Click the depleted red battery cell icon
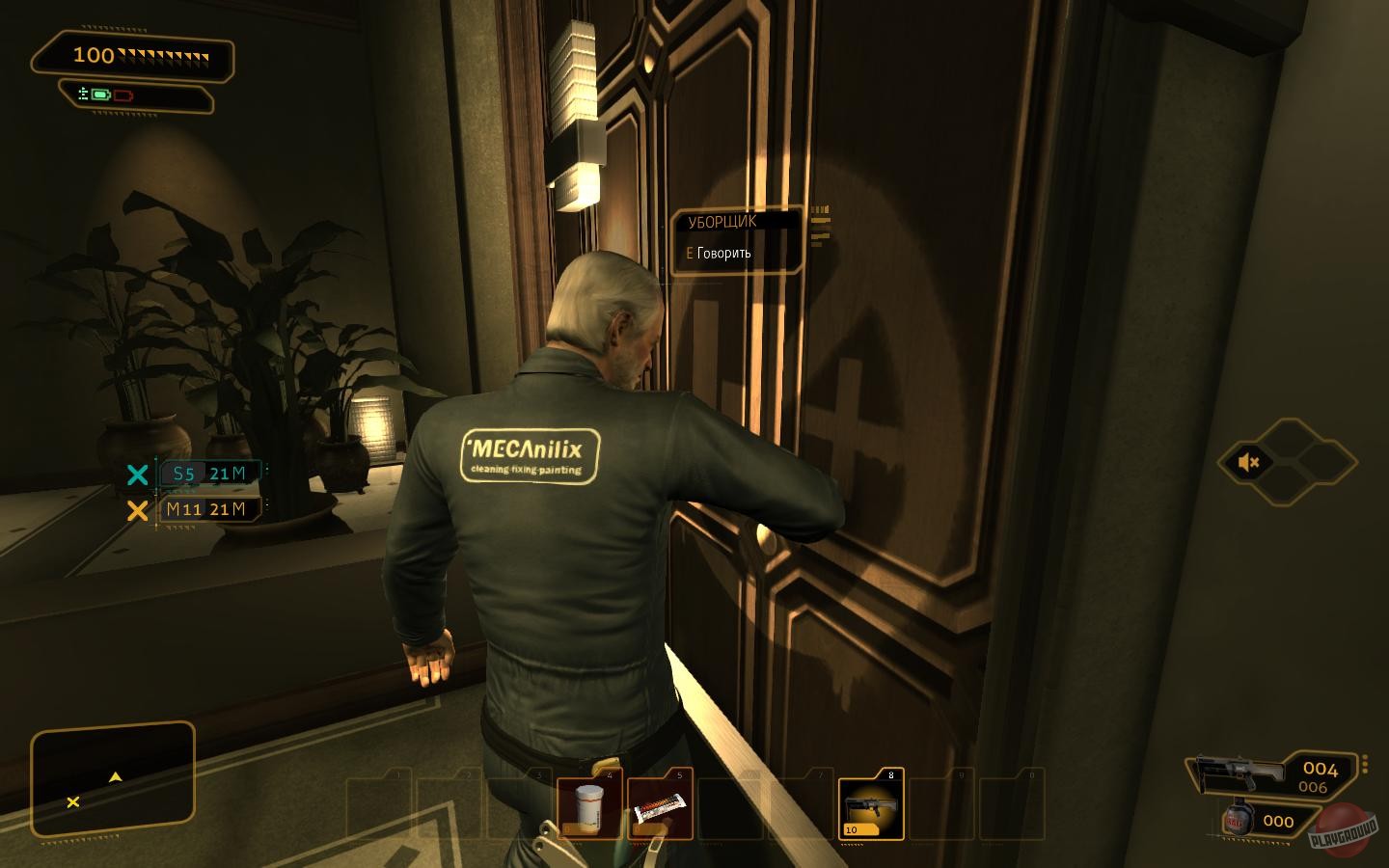The height and width of the screenshot is (868, 1389). point(123,96)
